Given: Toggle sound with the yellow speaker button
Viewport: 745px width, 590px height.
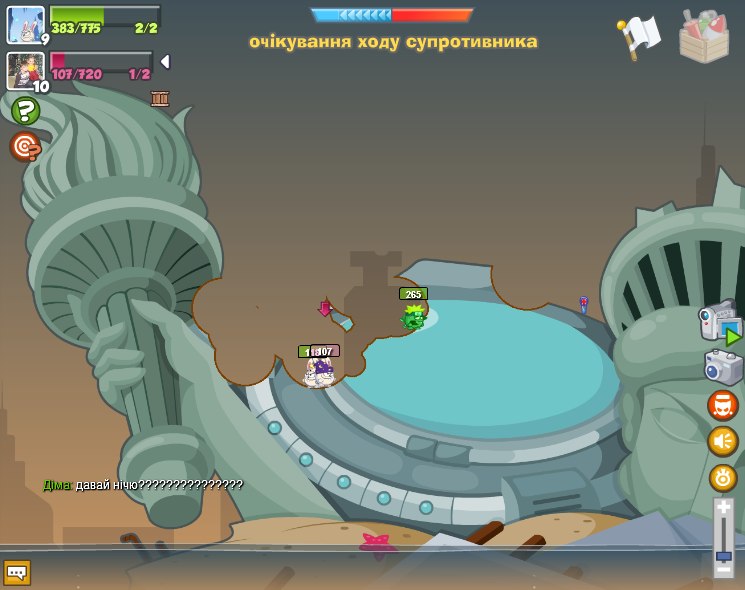Looking at the screenshot, I should click(723, 441).
